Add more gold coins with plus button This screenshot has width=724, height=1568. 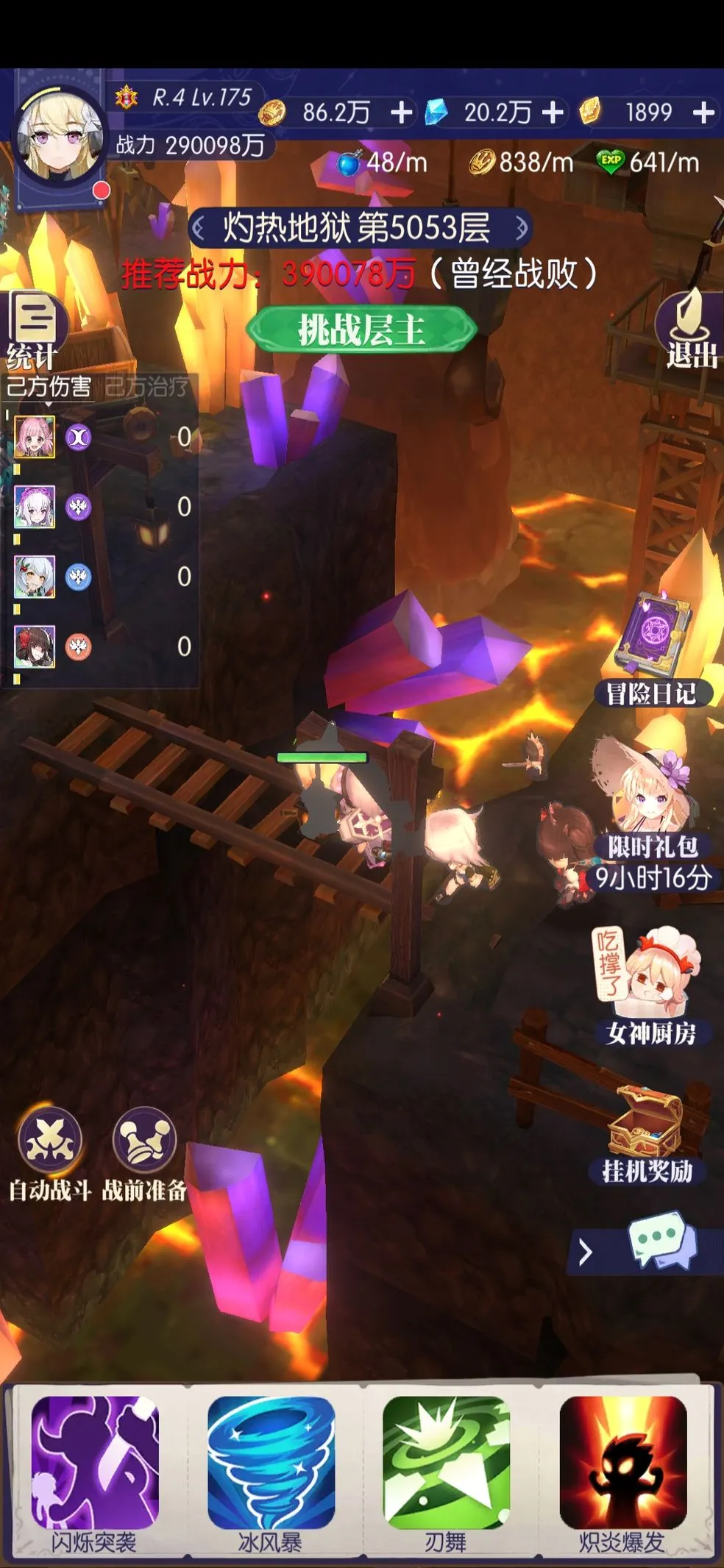401,113
